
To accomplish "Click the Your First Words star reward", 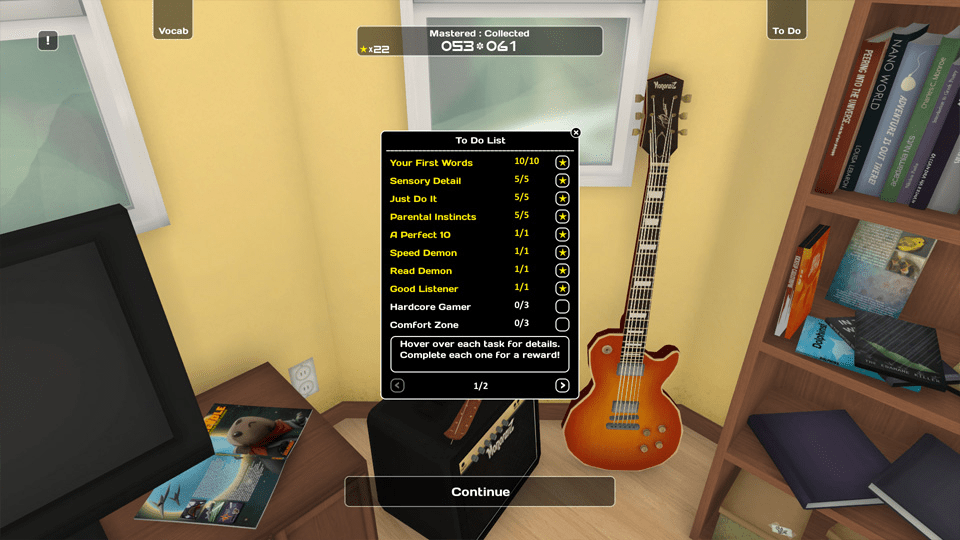I will (562, 163).
